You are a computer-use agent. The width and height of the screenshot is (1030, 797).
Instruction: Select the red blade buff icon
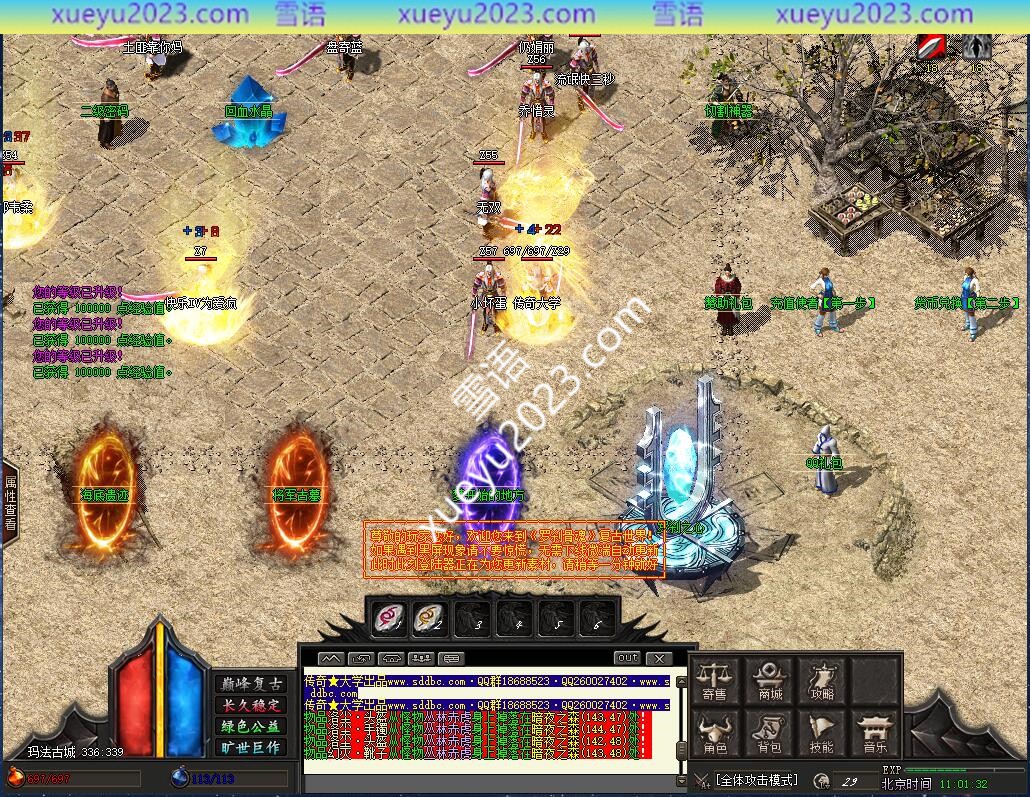pyautogui.click(x=933, y=47)
